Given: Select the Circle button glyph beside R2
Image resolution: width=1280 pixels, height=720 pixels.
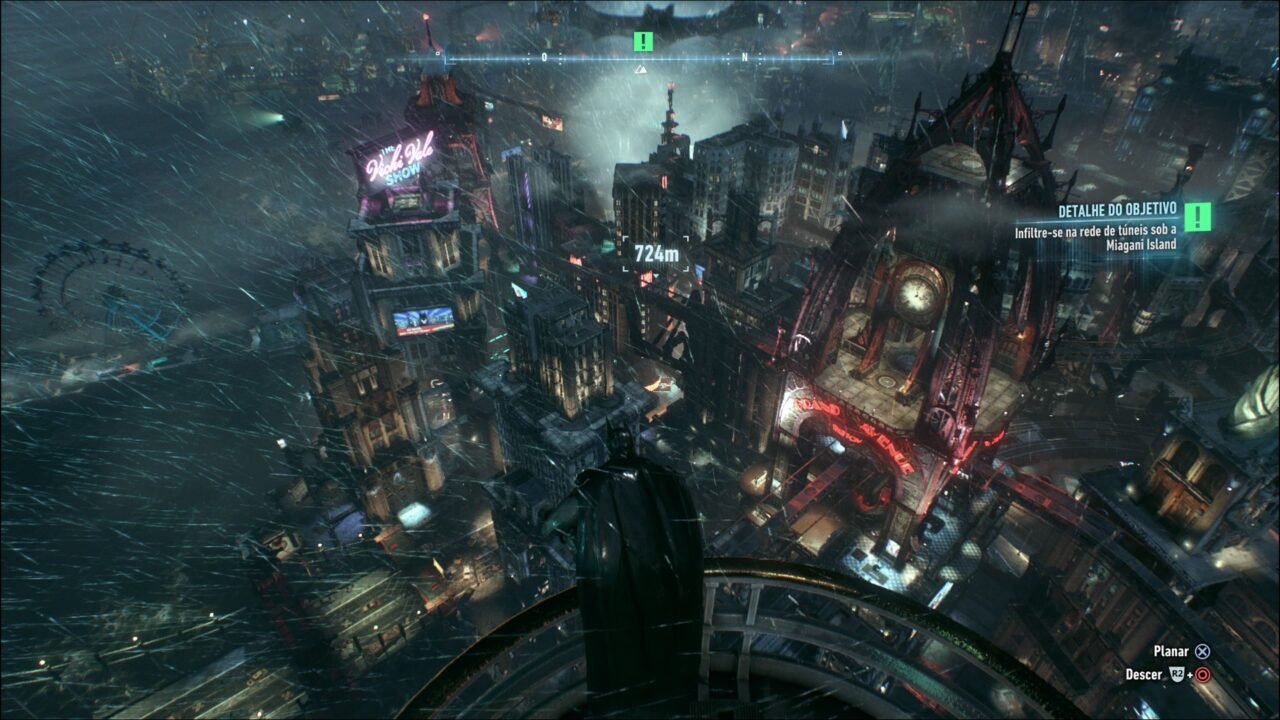Looking at the screenshot, I should pos(1203,675).
